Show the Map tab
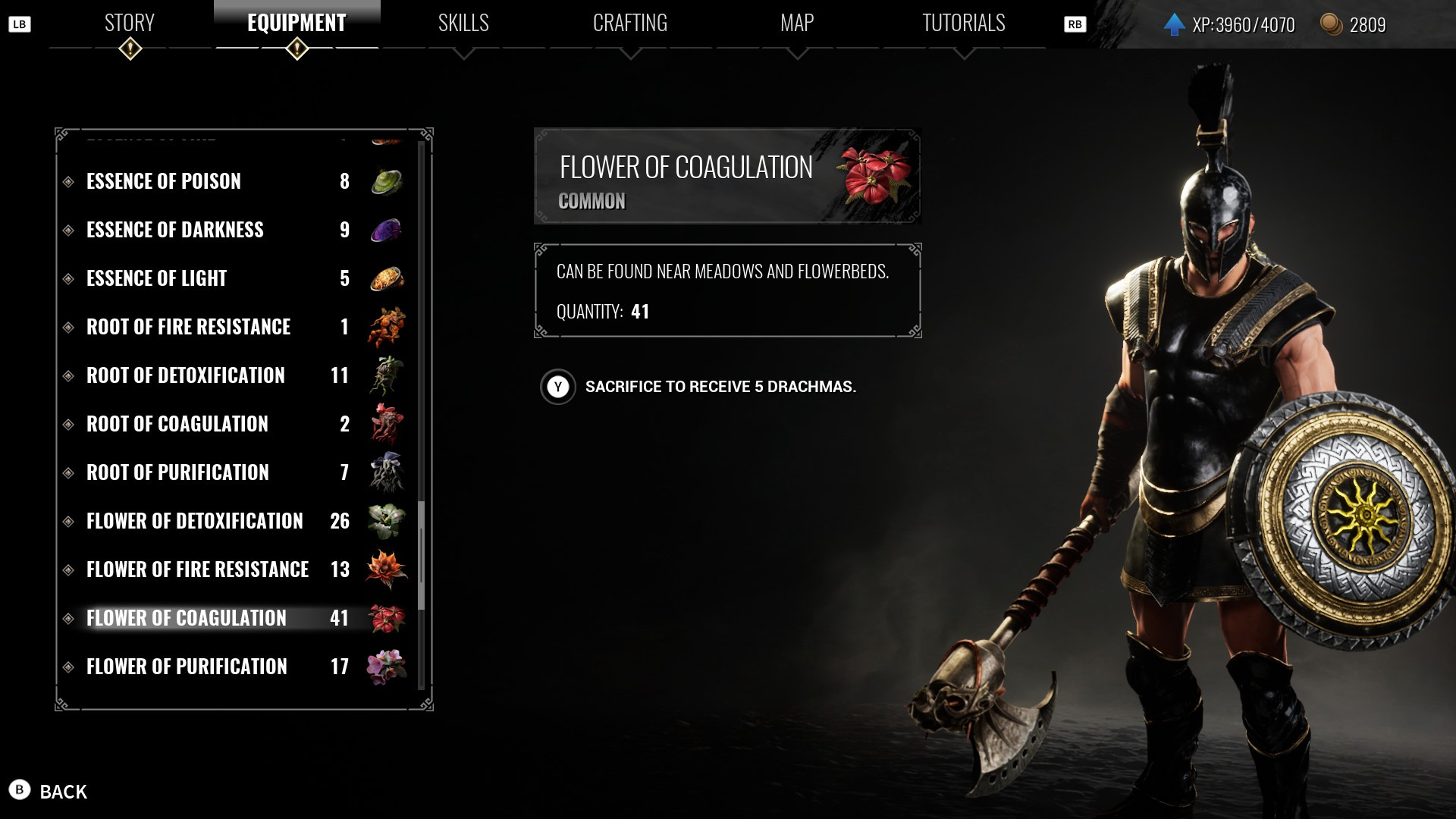Image resolution: width=1456 pixels, height=819 pixels. click(x=797, y=24)
